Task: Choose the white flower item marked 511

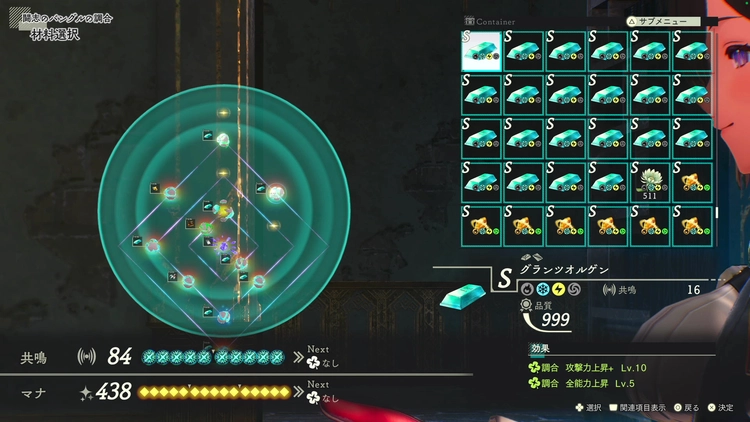Action: coord(651,181)
